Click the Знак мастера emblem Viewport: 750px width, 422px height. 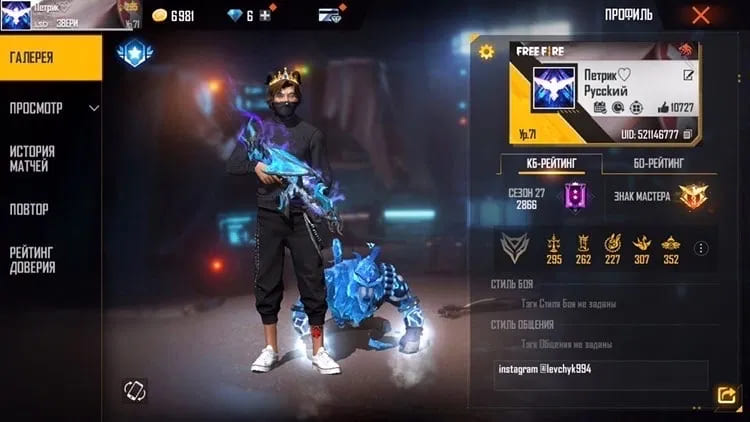(x=693, y=196)
